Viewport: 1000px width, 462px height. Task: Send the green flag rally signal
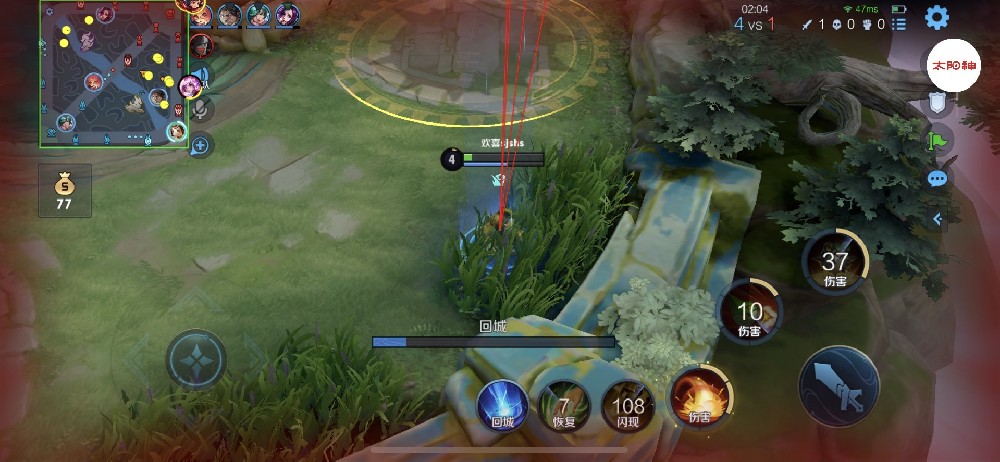(937, 141)
